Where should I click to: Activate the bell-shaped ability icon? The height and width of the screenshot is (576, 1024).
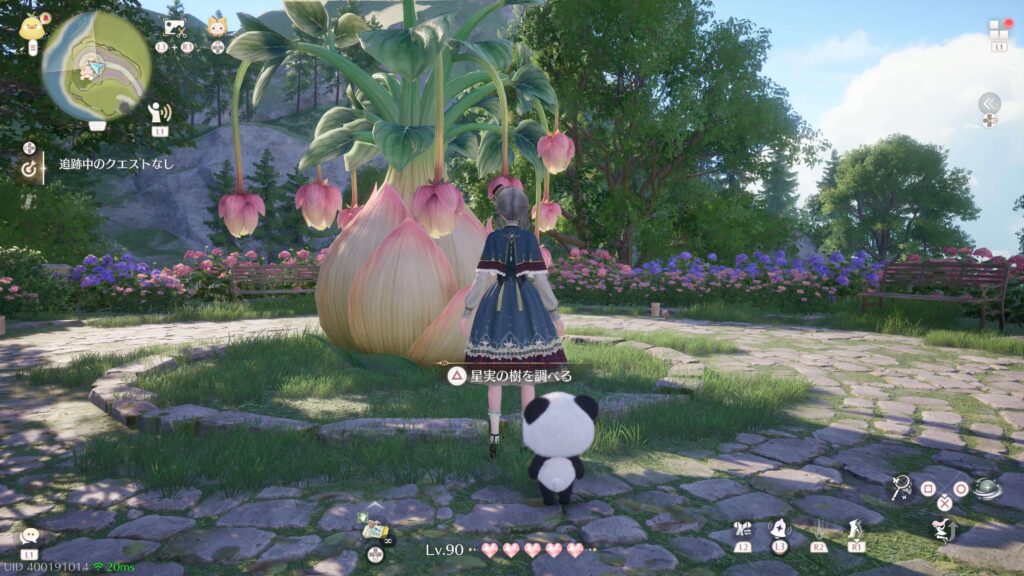click(779, 528)
